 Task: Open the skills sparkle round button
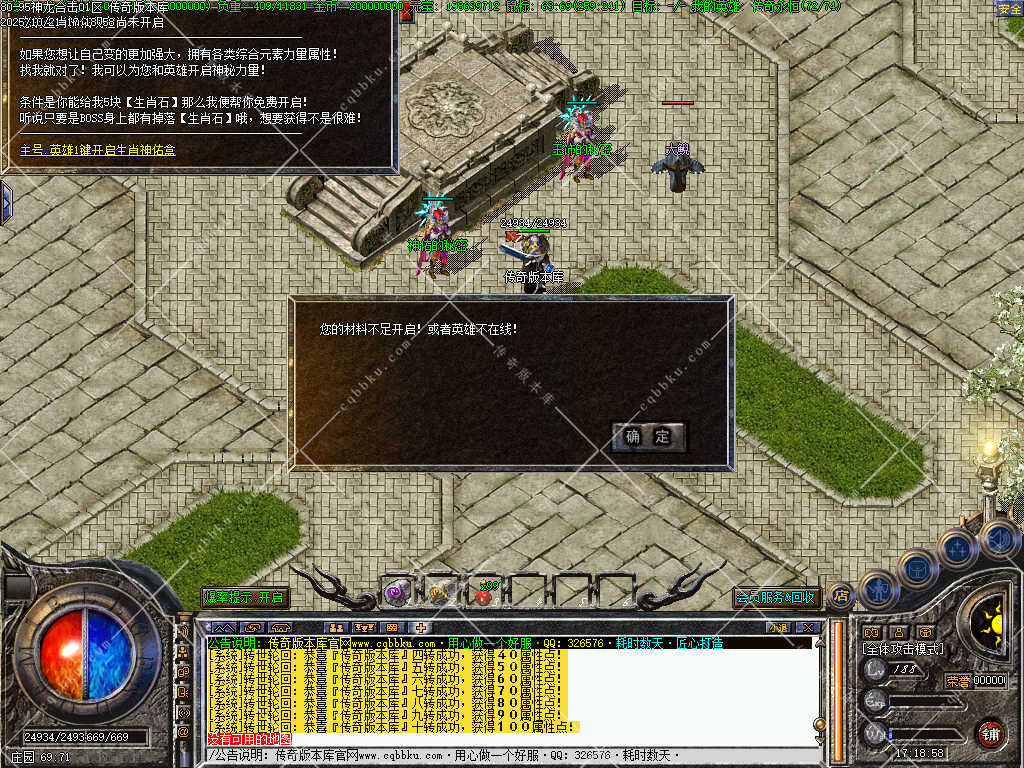(956, 548)
